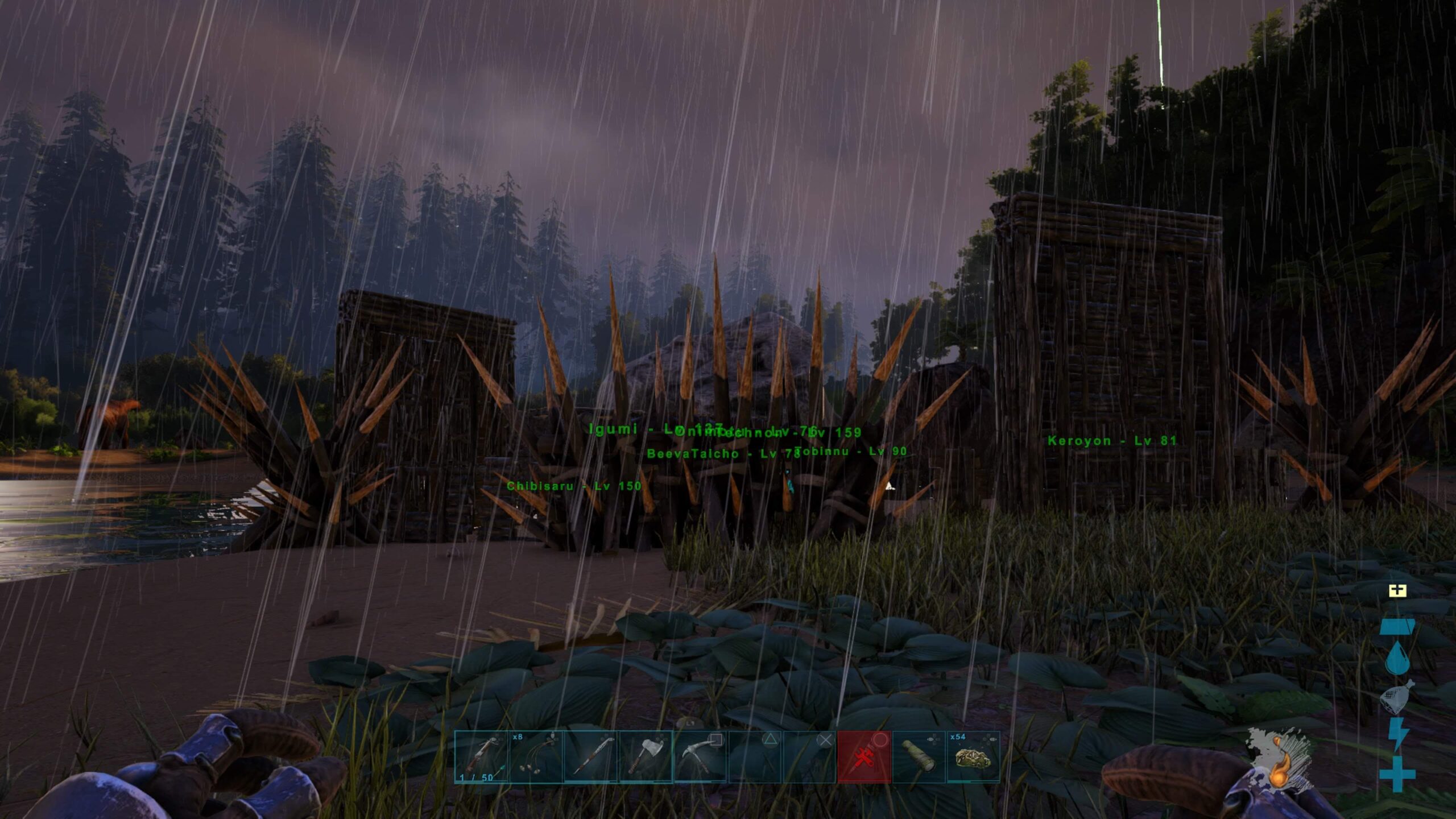Select the red broken item slot
The height and width of the screenshot is (819, 1456).
click(x=863, y=757)
